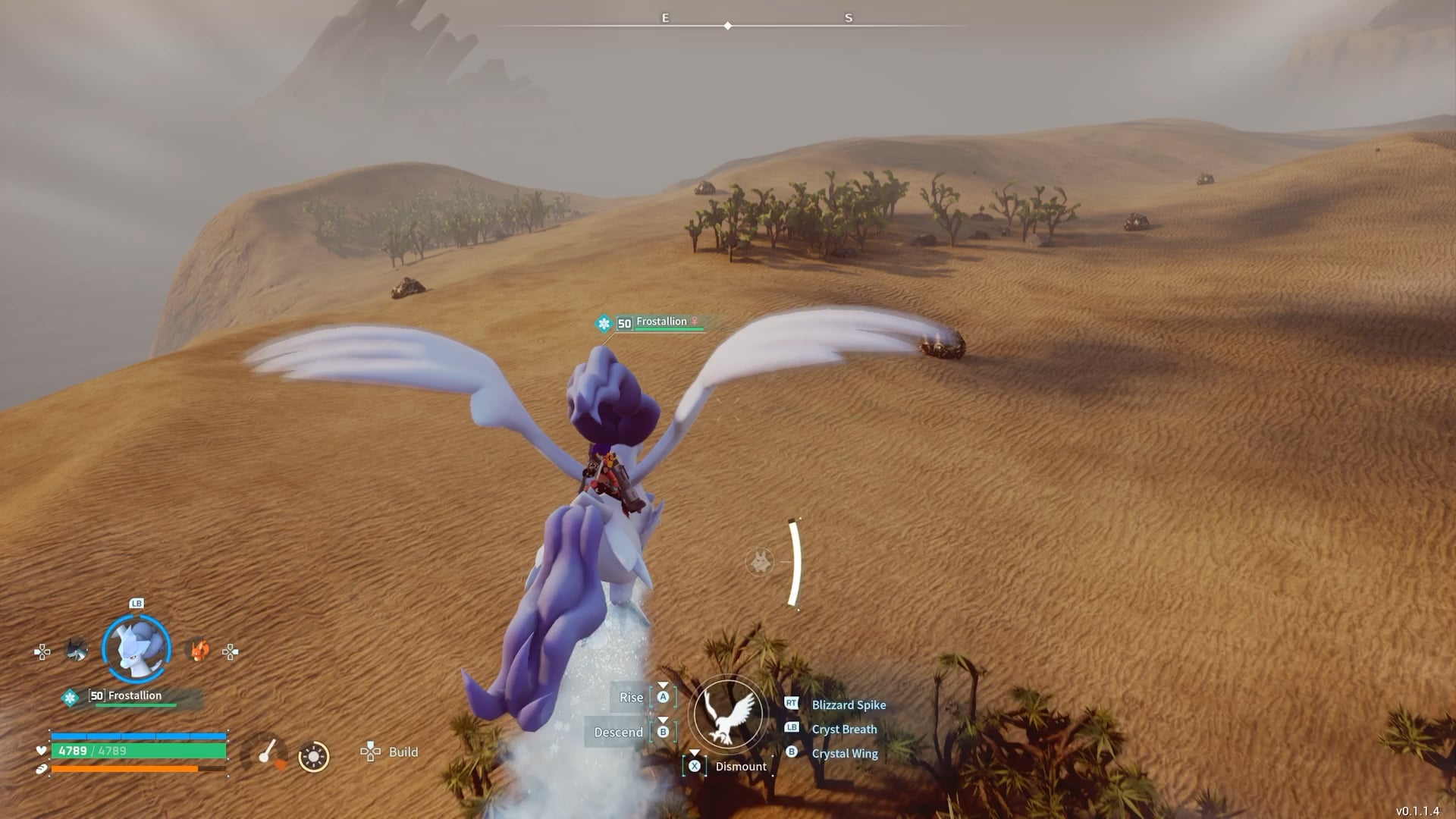Click the flying mount eagle emblem
The height and width of the screenshot is (819, 1456).
[728, 714]
